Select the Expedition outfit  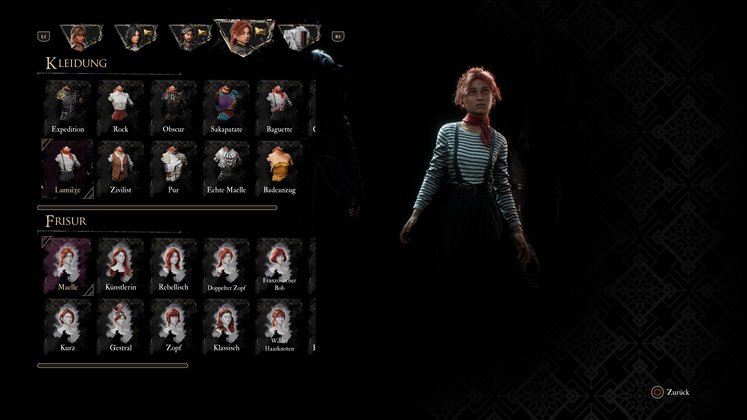(67, 104)
